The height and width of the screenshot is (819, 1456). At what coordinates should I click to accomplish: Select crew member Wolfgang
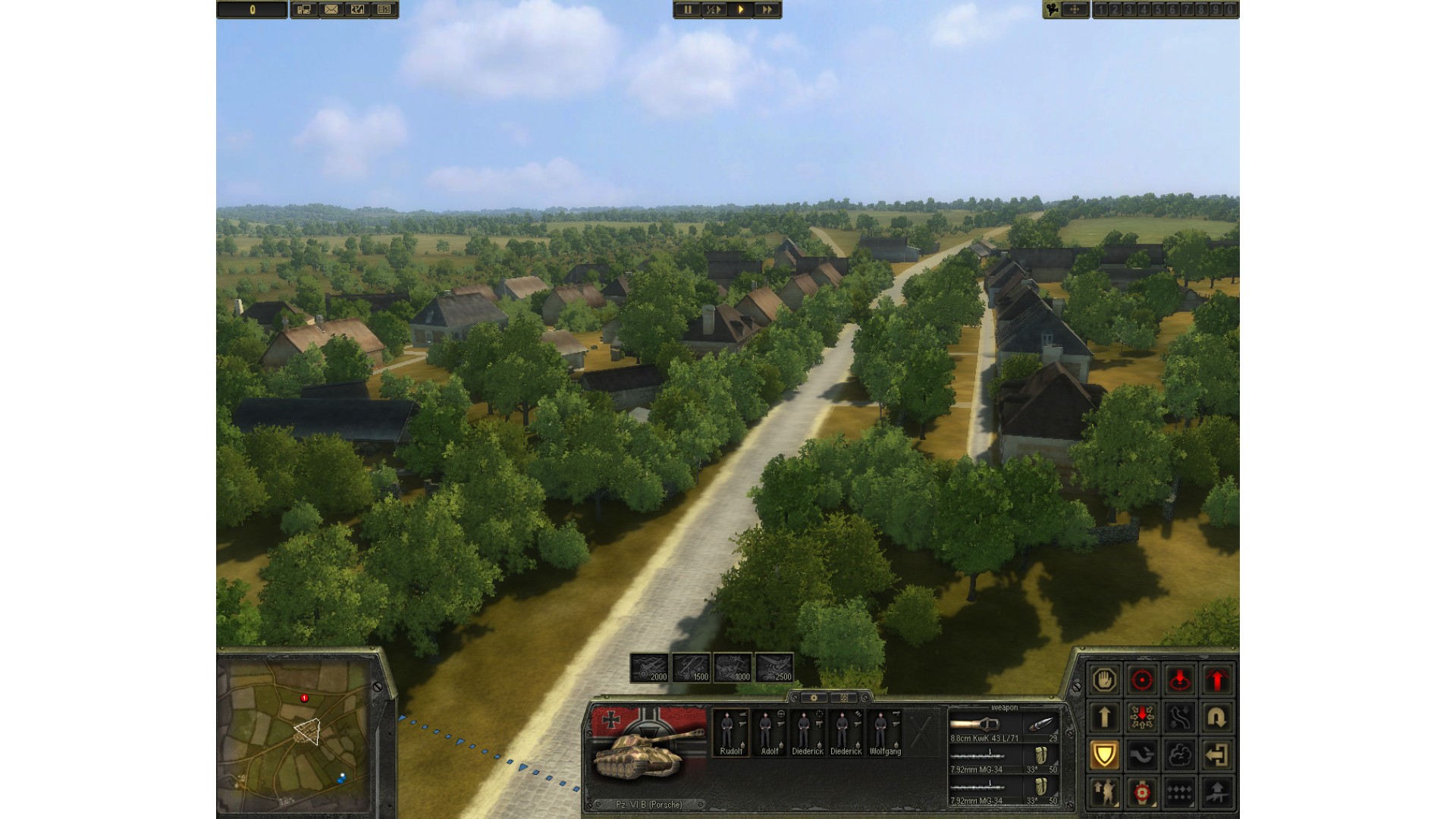tap(884, 733)
